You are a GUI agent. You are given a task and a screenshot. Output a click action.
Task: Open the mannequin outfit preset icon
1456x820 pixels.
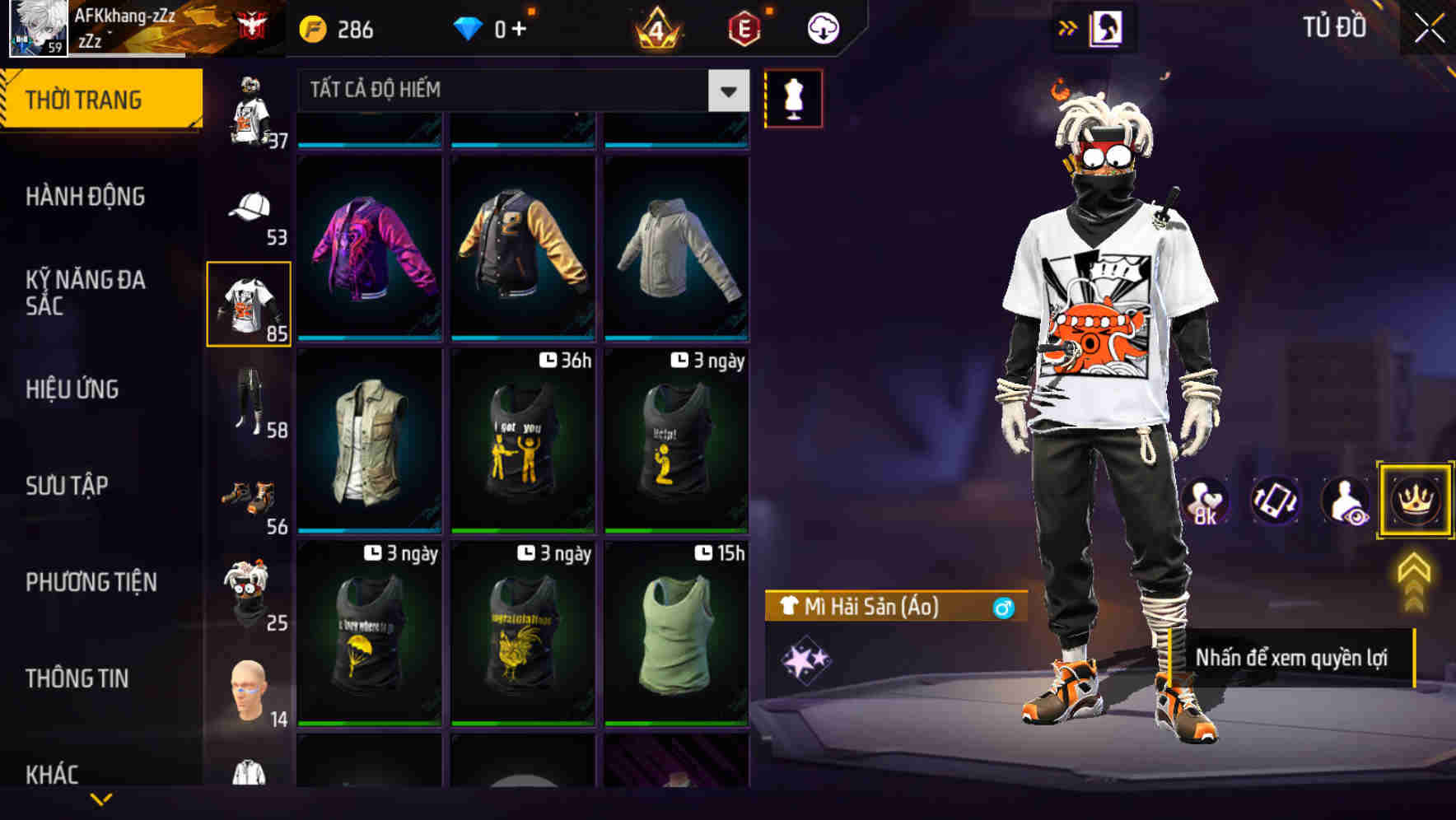793,97
